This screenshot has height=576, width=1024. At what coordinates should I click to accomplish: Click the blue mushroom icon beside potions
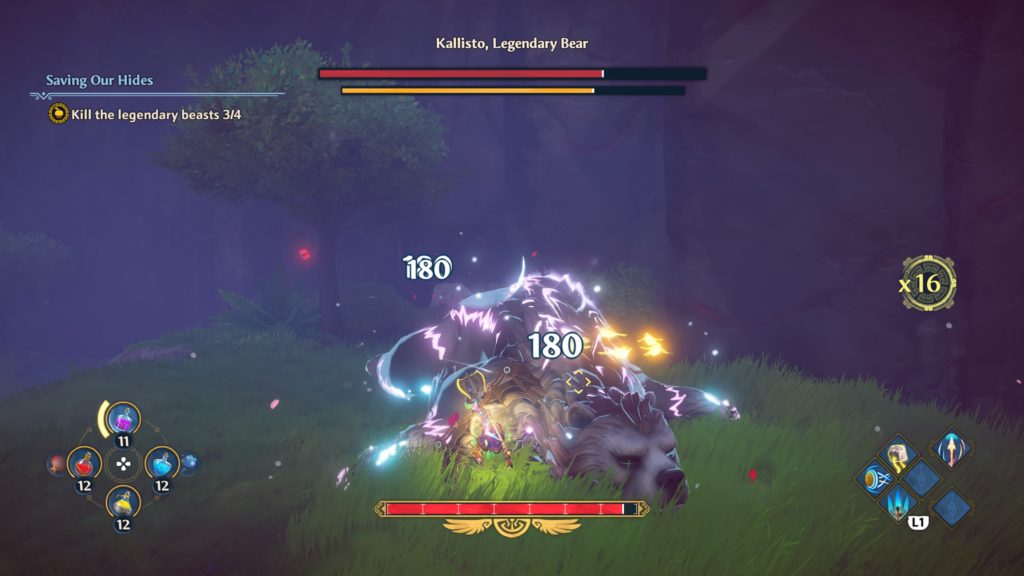pos(189,463)
